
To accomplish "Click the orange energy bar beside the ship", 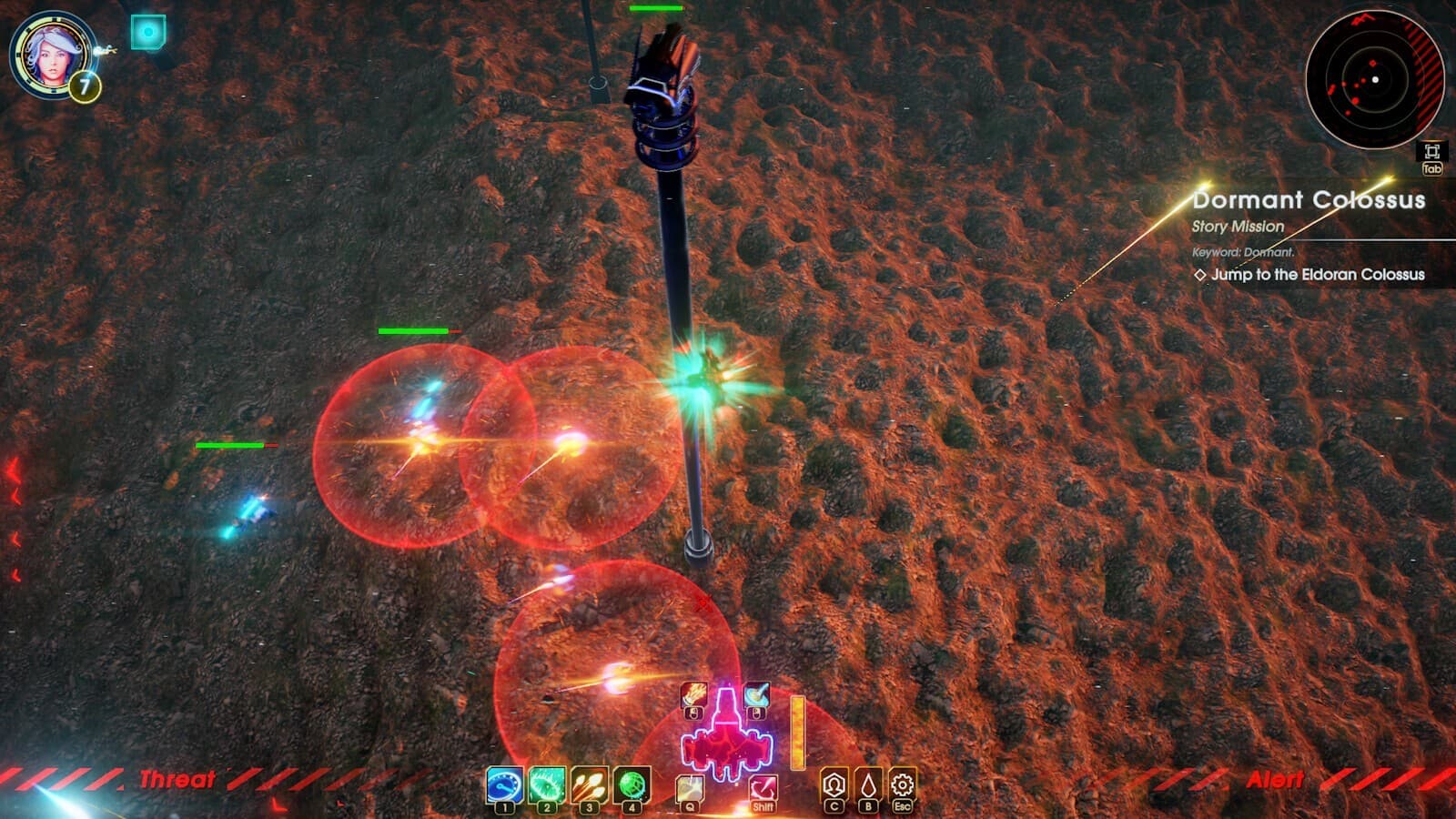I will click(x=798, y=733).
